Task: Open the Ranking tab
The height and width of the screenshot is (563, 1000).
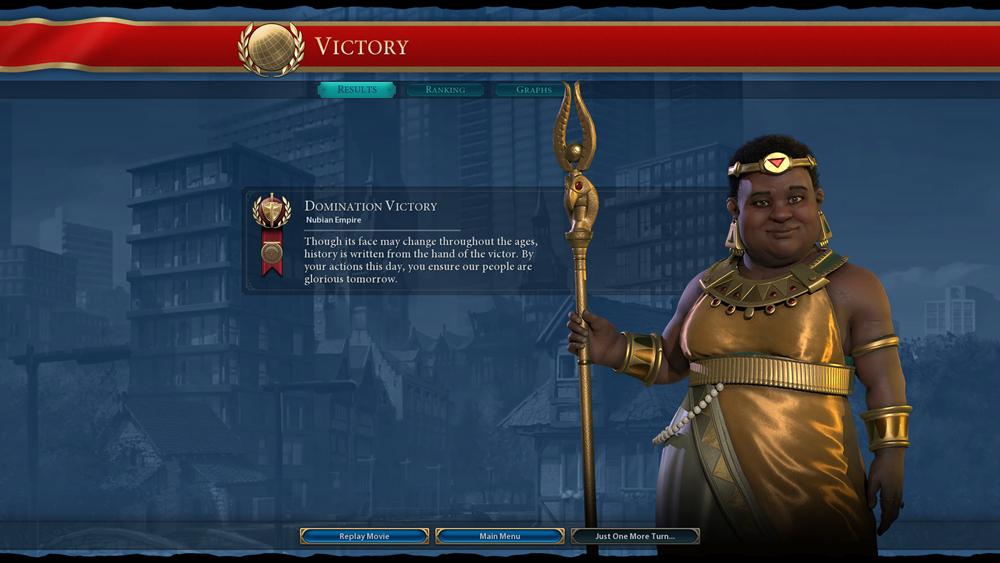Action: 445,90
